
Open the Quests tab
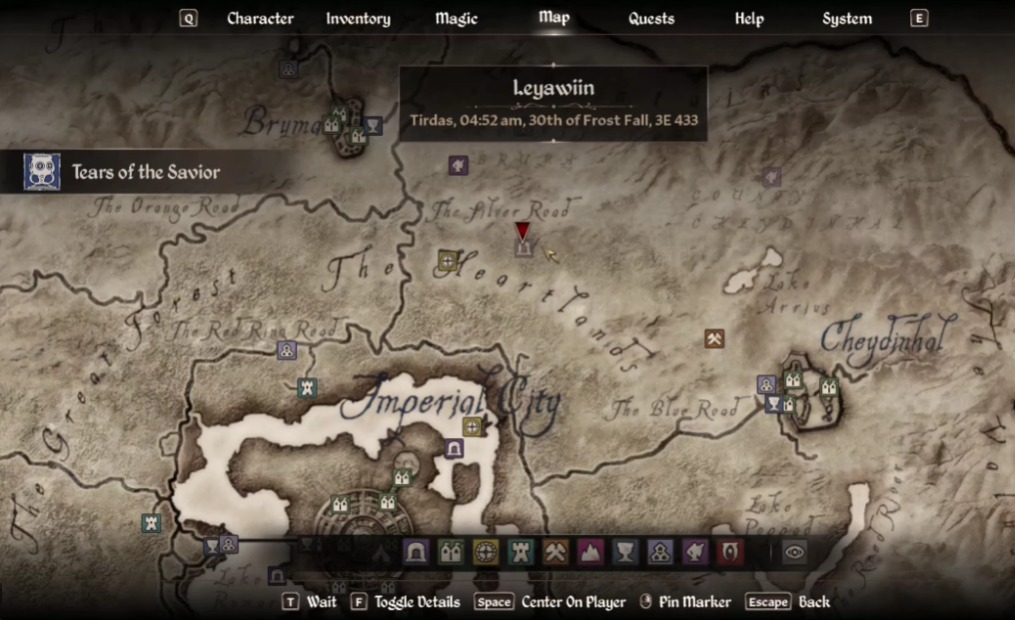pos(651,18)
